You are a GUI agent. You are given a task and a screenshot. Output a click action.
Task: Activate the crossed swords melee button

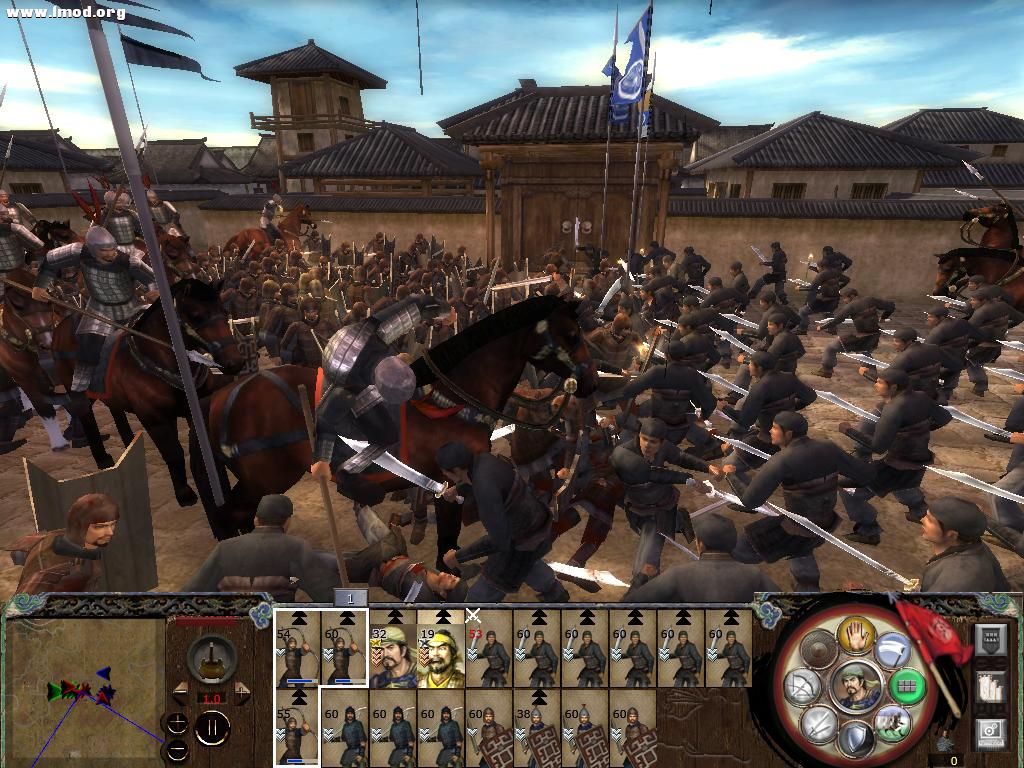819,724
